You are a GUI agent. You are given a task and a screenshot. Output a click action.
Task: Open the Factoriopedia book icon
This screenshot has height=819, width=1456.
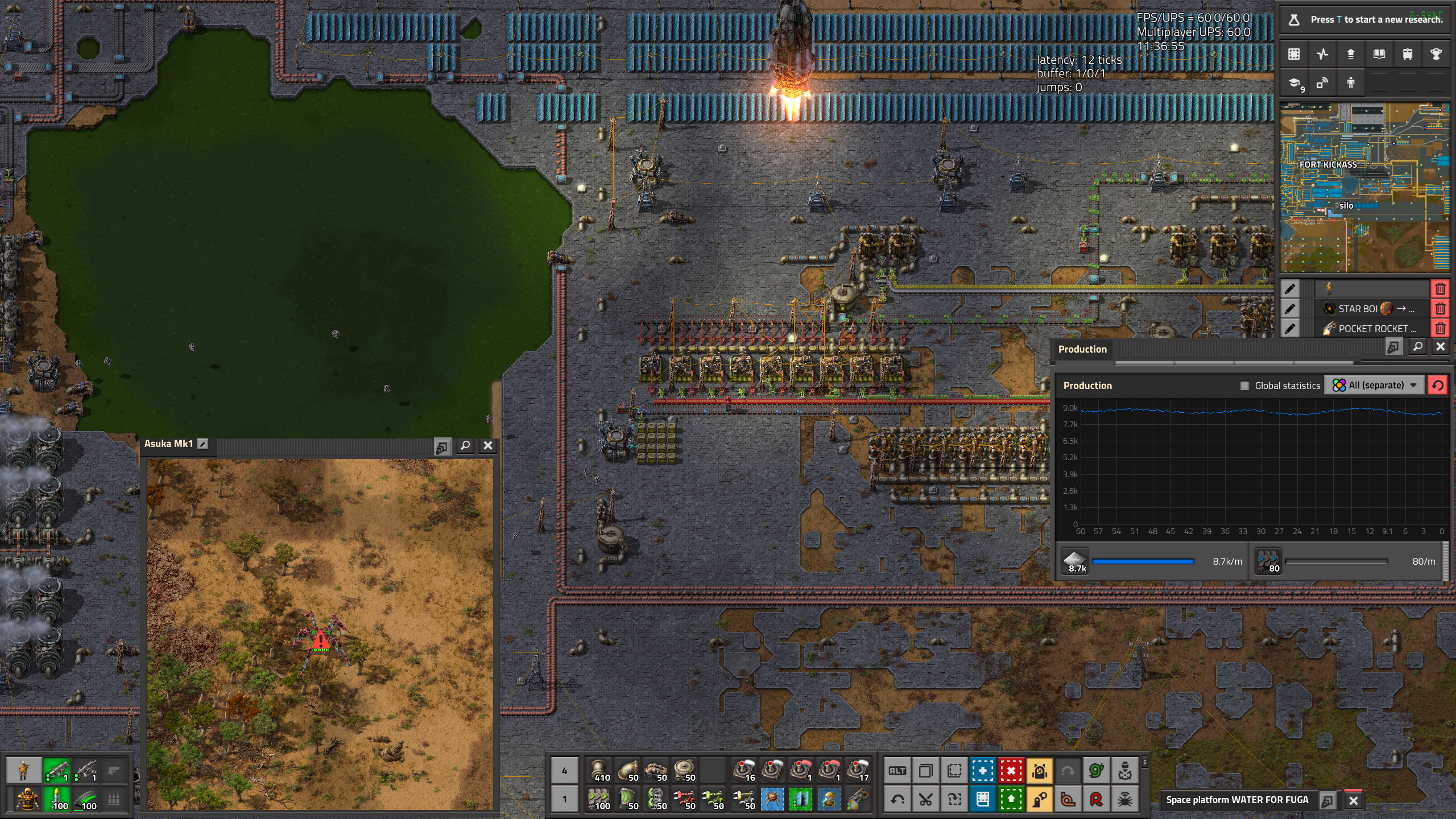click(1379, 54)
